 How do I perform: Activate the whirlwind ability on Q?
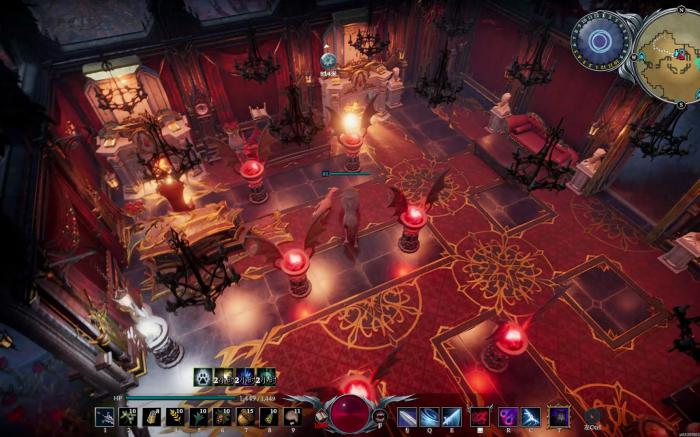[x=430, y=416]
